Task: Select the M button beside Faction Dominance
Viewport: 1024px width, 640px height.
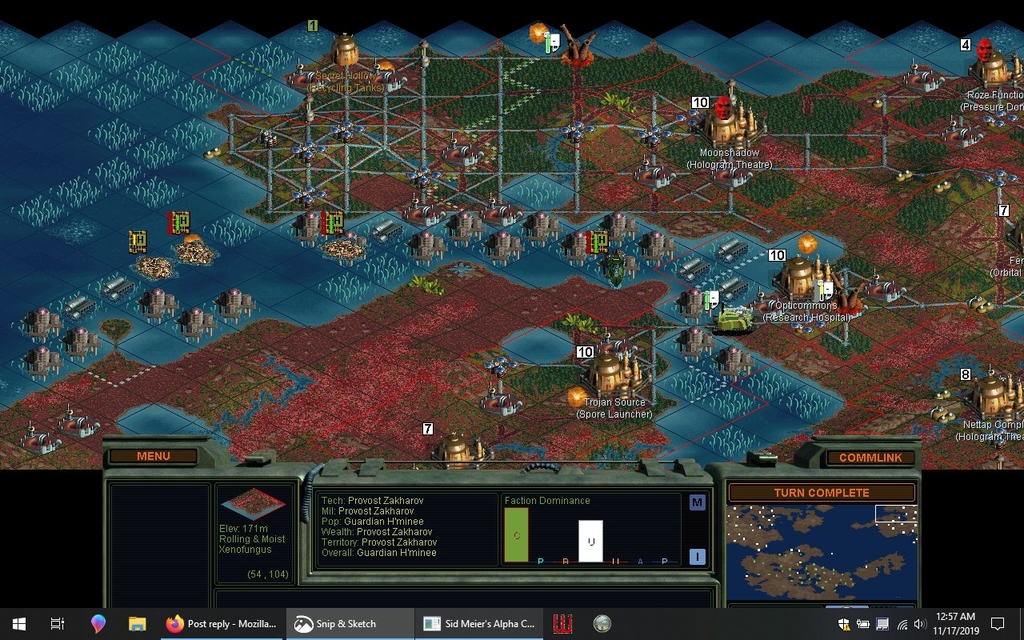Action: pos(697,503)
